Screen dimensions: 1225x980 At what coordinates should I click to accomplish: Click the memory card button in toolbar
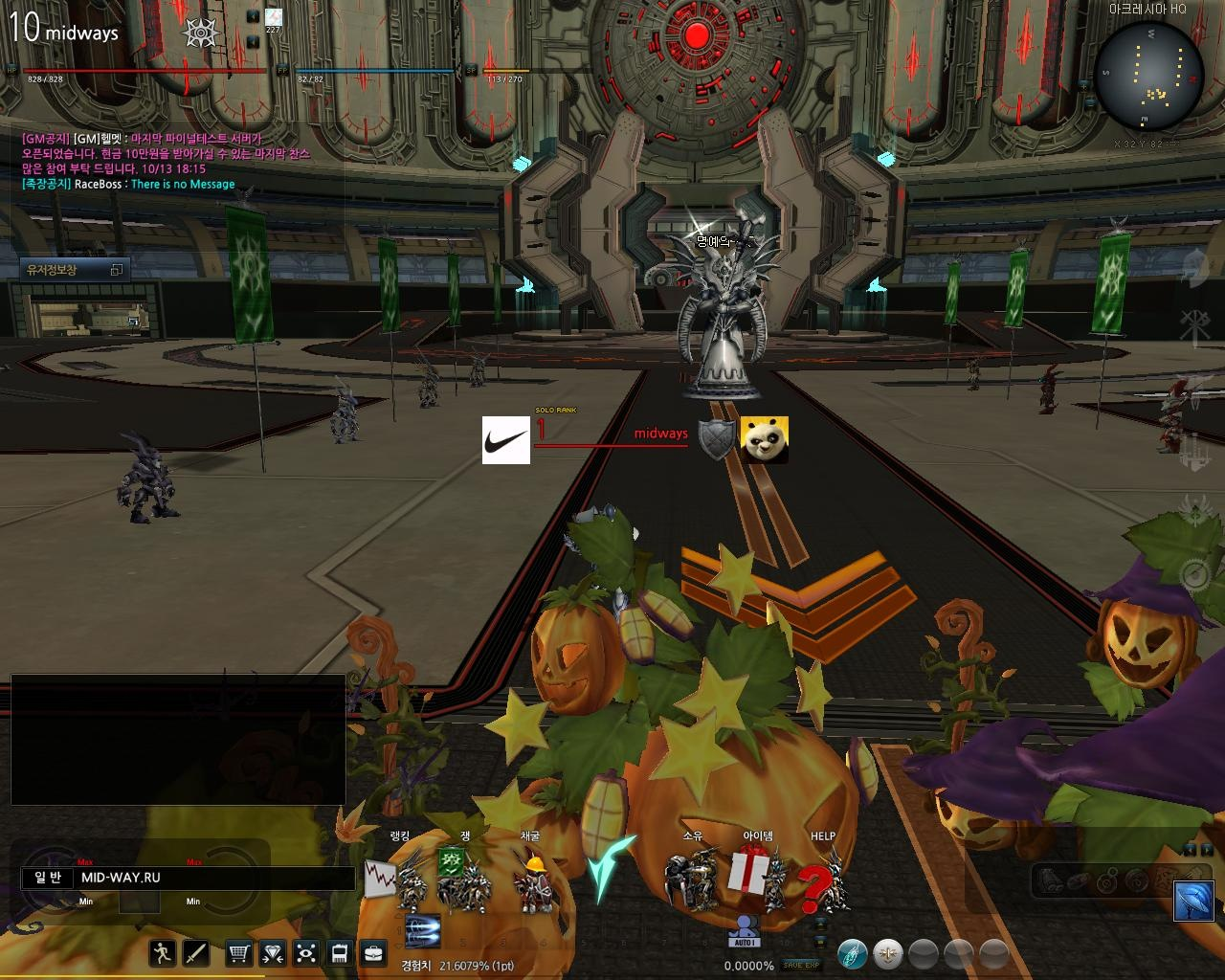click(339, 952)
